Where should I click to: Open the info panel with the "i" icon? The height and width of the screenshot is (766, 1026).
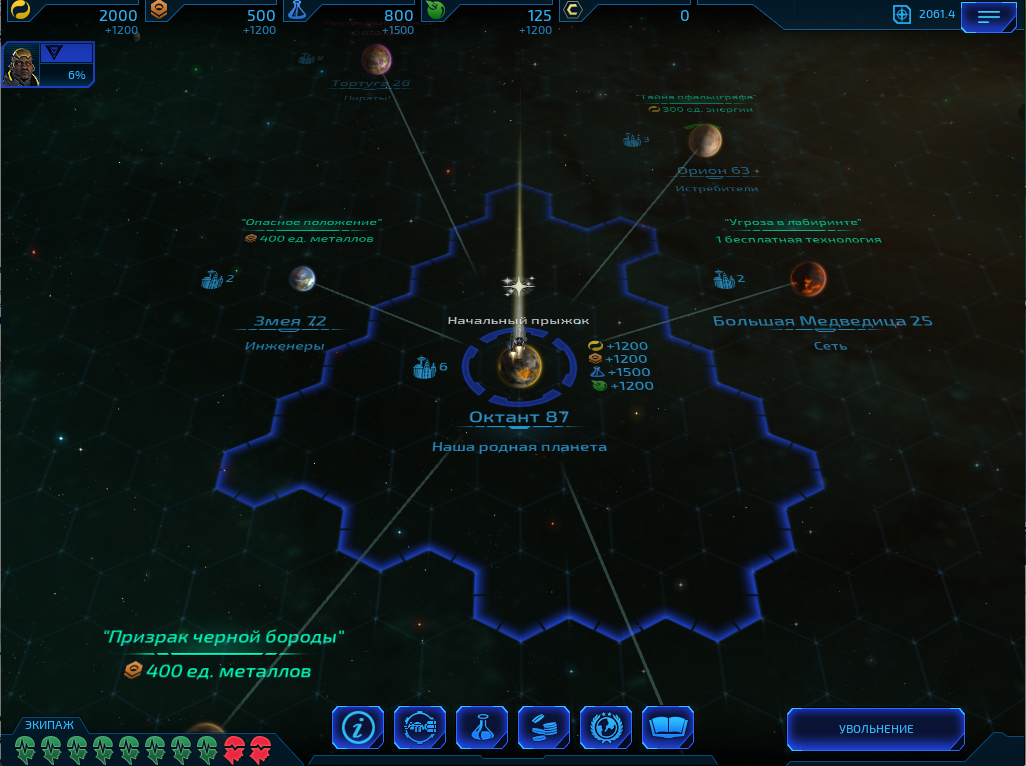pos(357,727)
